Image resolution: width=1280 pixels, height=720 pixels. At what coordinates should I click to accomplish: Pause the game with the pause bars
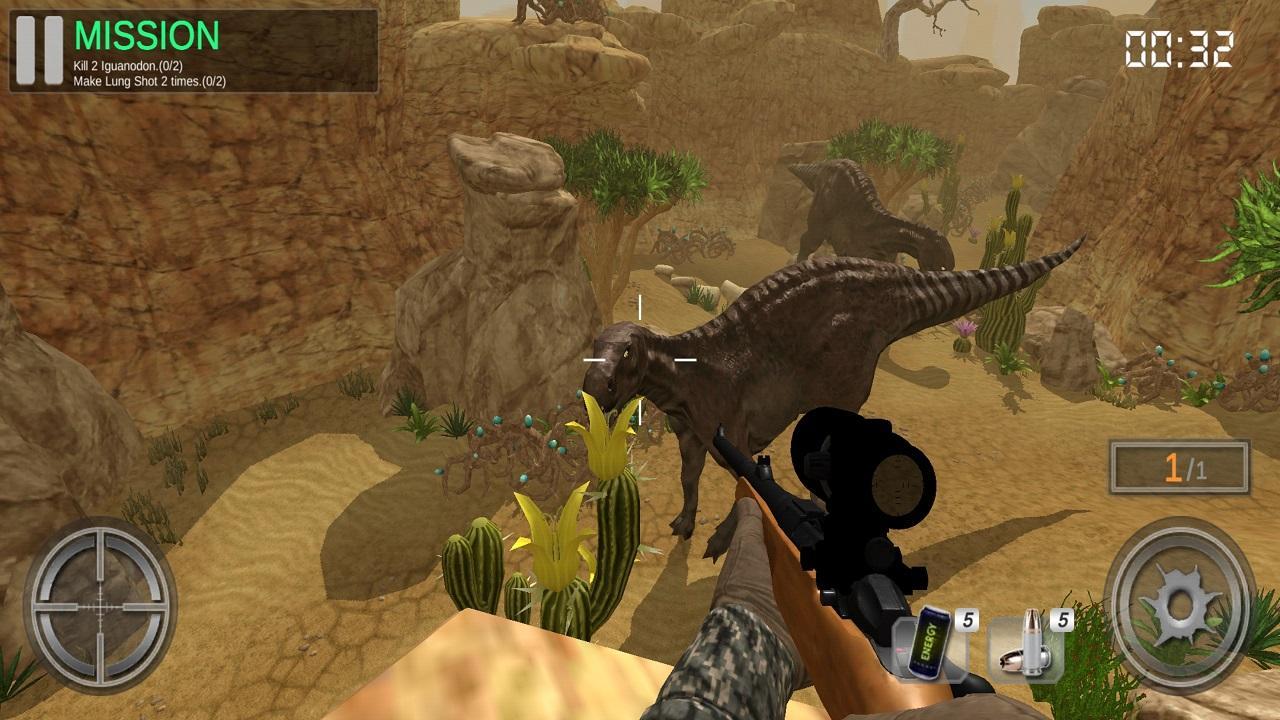coord(40,52)
